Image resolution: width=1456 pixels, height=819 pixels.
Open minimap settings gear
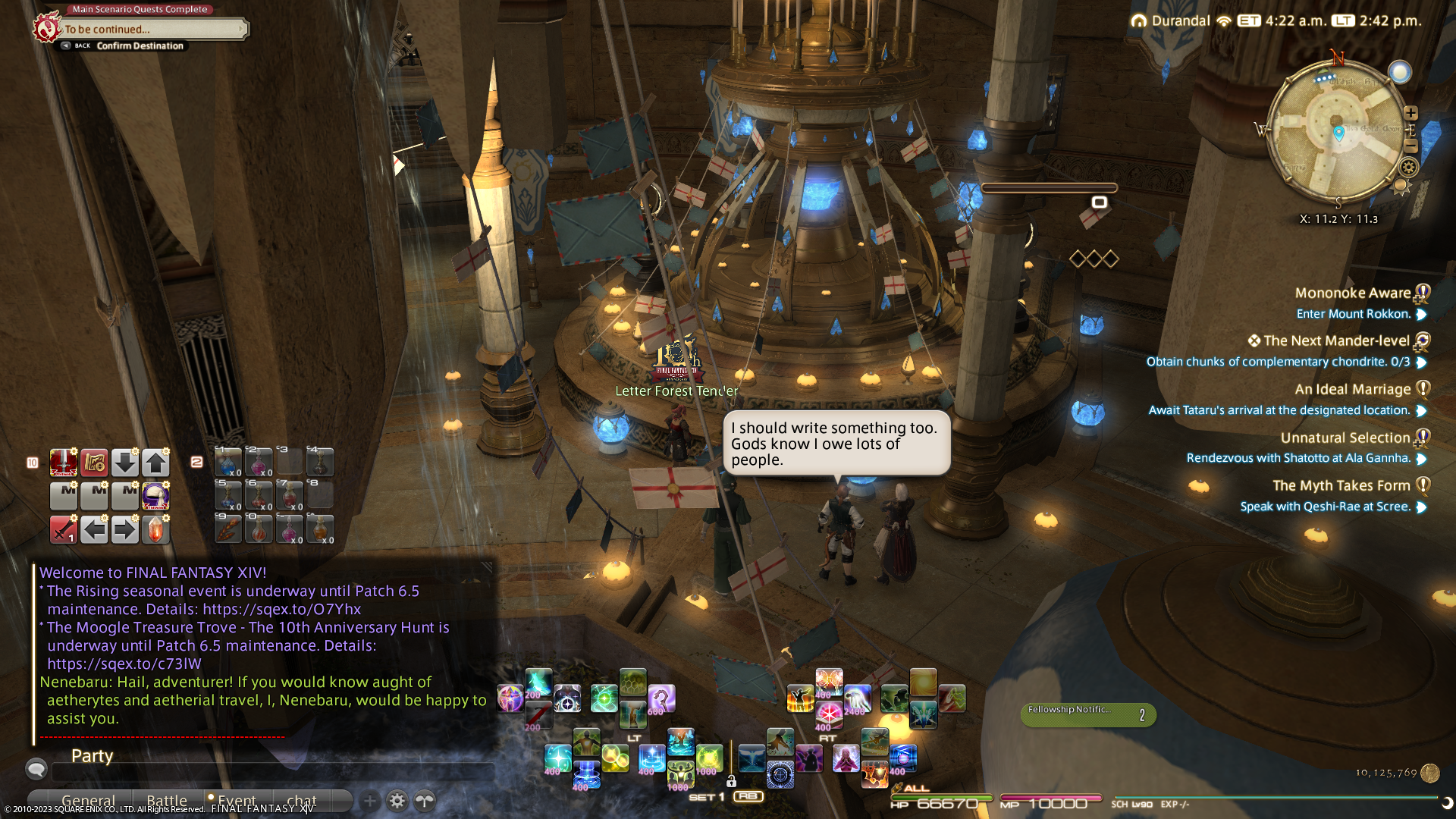pyautogui.click(x=1409, y=168)
